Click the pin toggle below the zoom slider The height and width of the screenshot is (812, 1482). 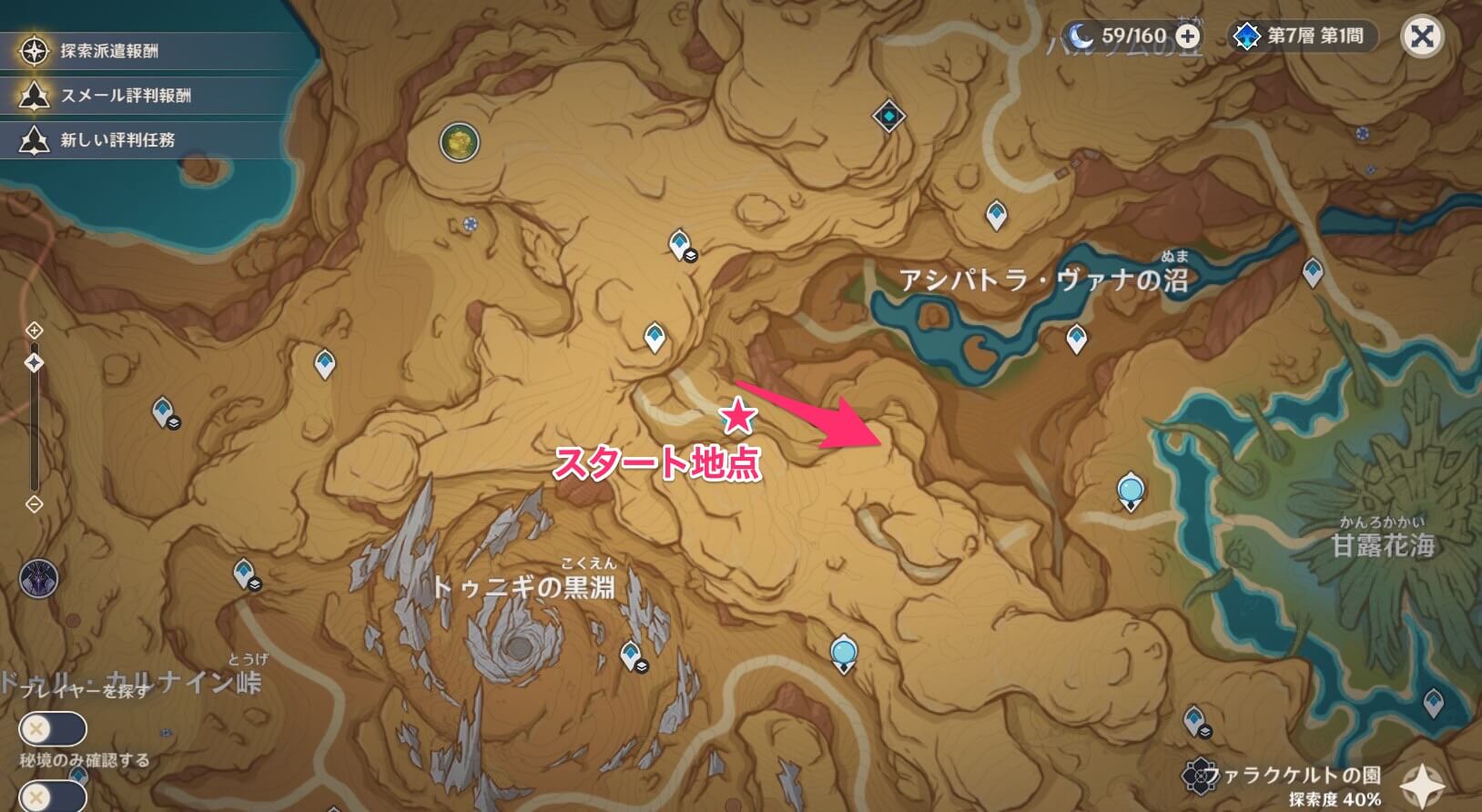pyautogui.click(x=35, y=503)
